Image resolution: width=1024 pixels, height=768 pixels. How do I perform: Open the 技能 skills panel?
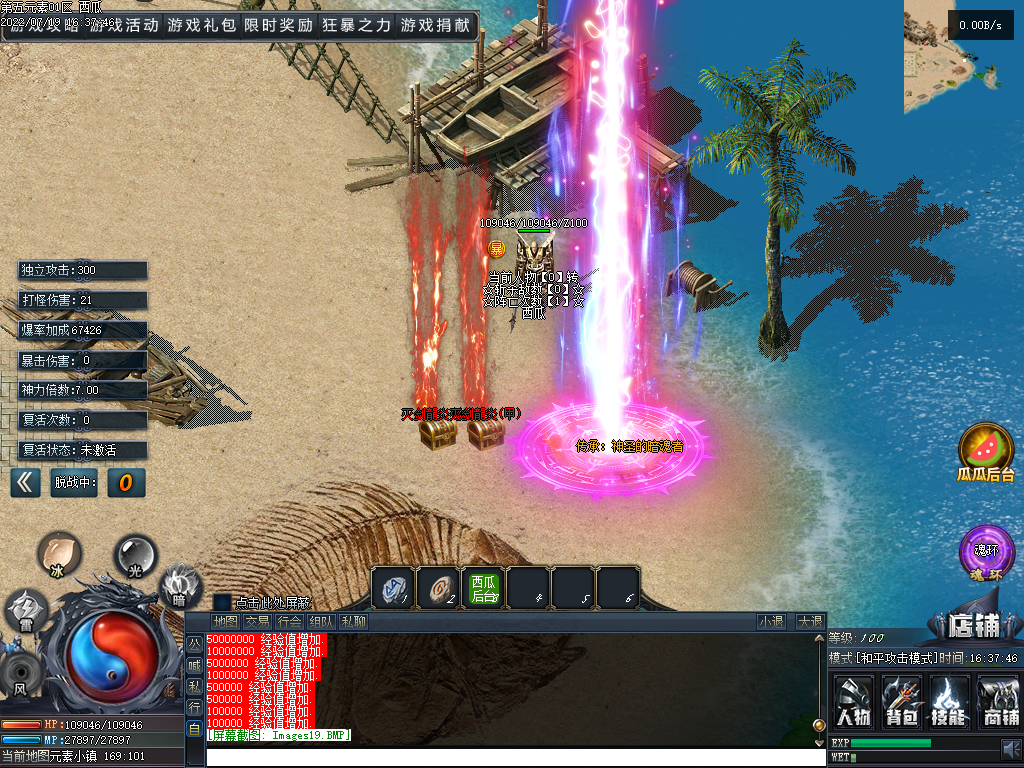pyautogui.click(x=950, y=701)
